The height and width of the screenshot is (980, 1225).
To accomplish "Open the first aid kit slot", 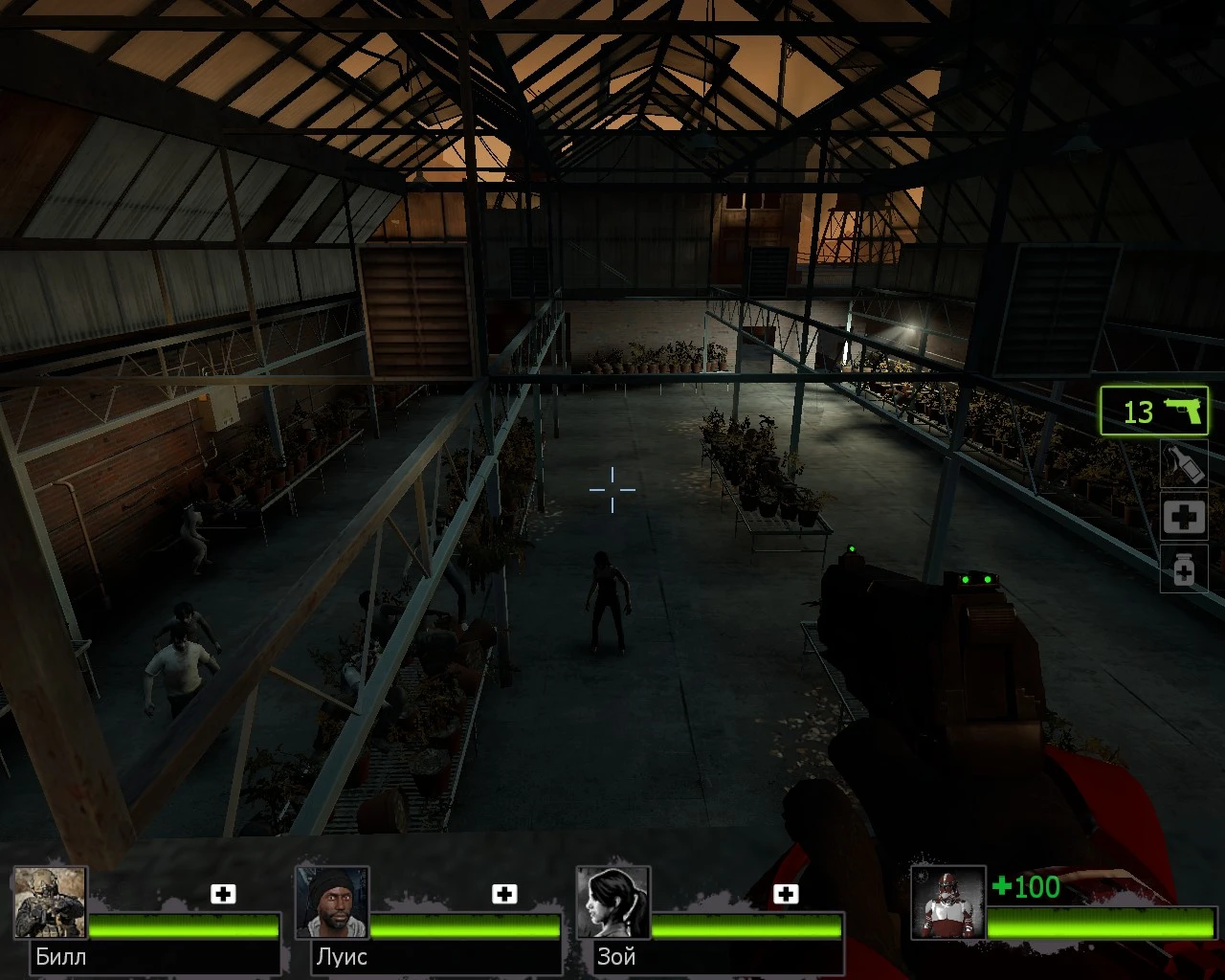I will [x=1184, y=517].
